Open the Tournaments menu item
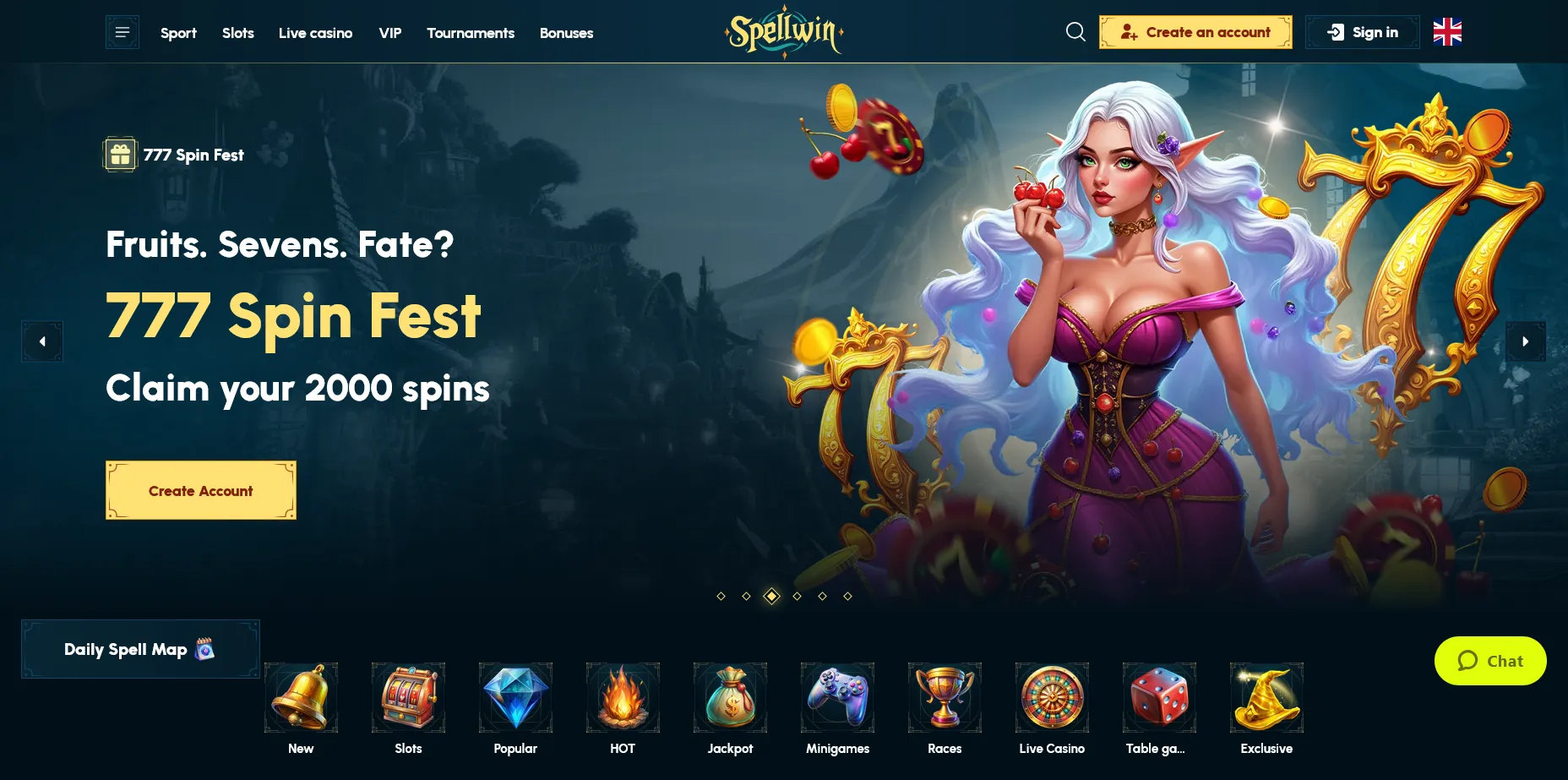This screenshot has height=780, width=1568. [471, 33]
